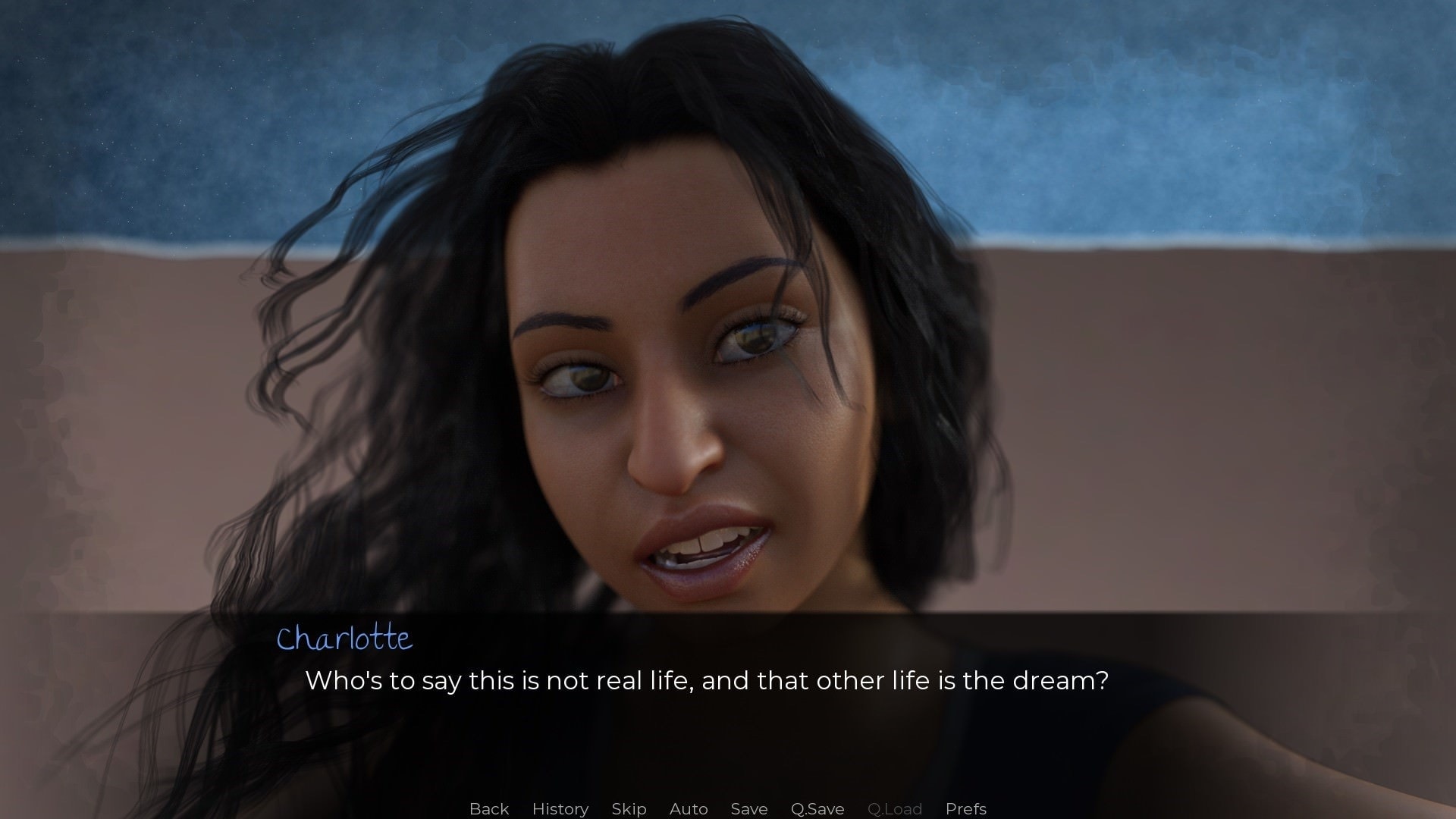Image resolution: width=1456 pixels, height=819 pixels.
Task: Open the Save game screen
Action: click(749, 808)
